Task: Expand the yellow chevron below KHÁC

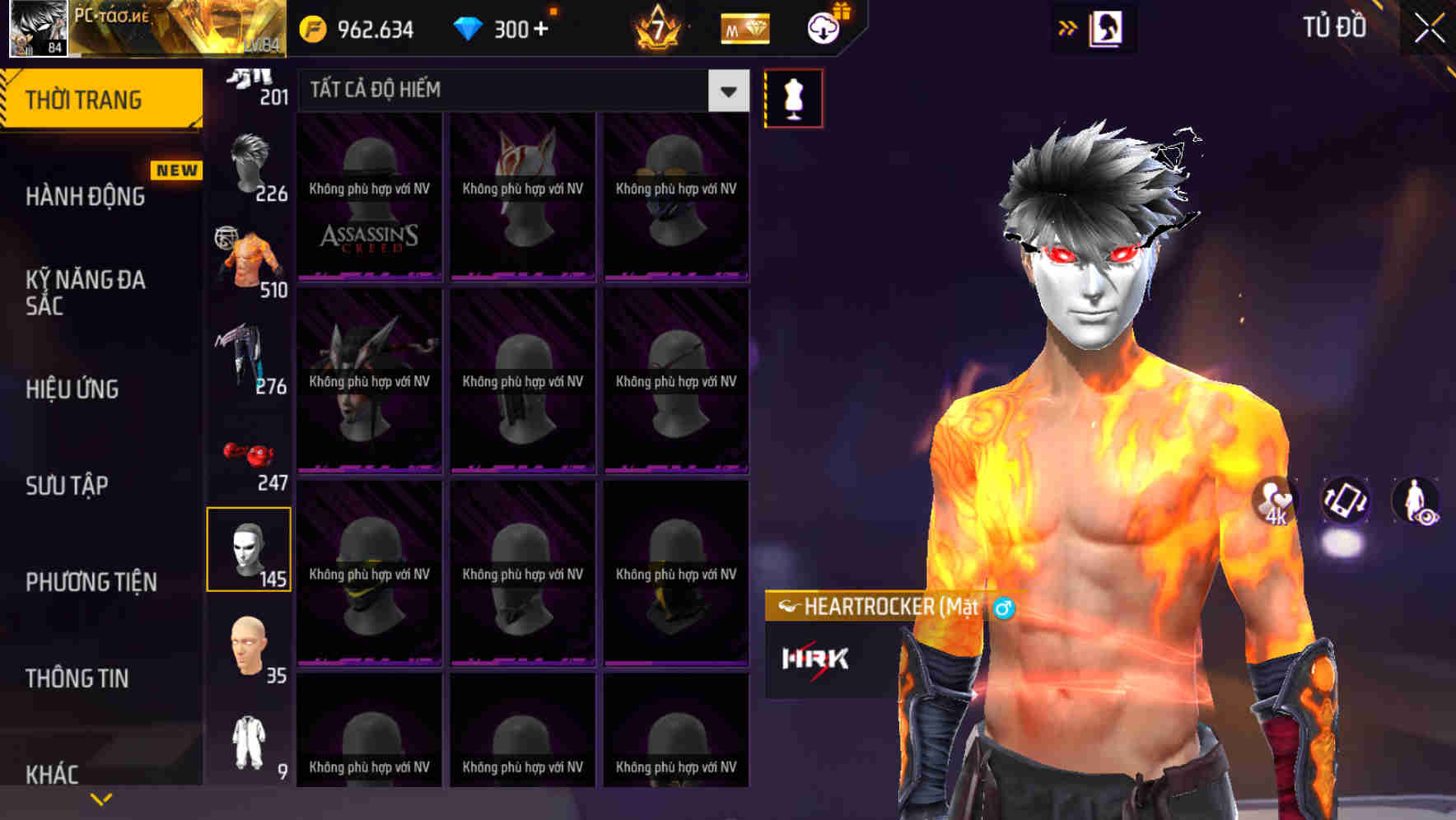Action: pos(100,799)
